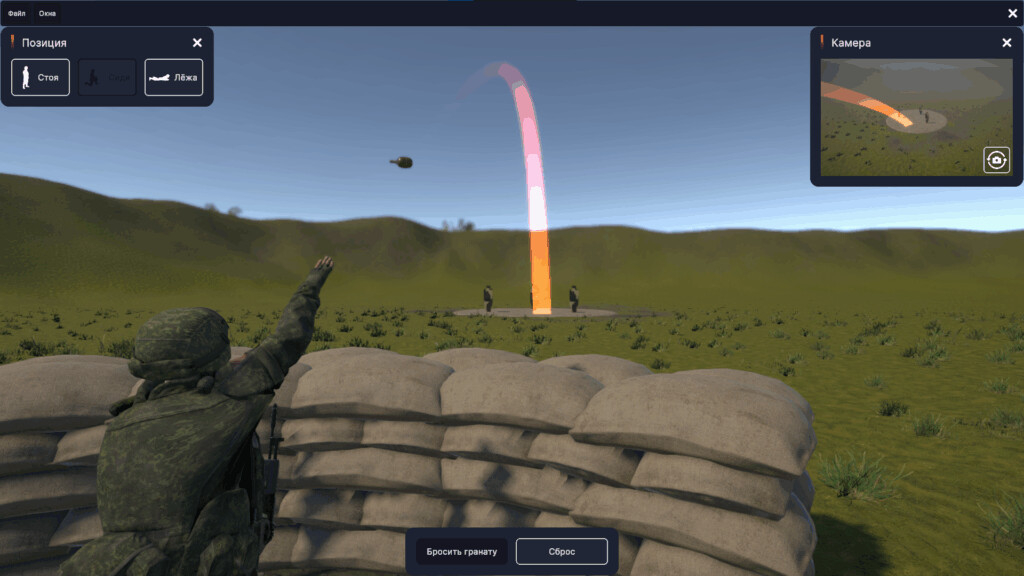Viewport: 1024px width, 576px height.
Task: Open the Файл menu
Action: coord(17,13)
